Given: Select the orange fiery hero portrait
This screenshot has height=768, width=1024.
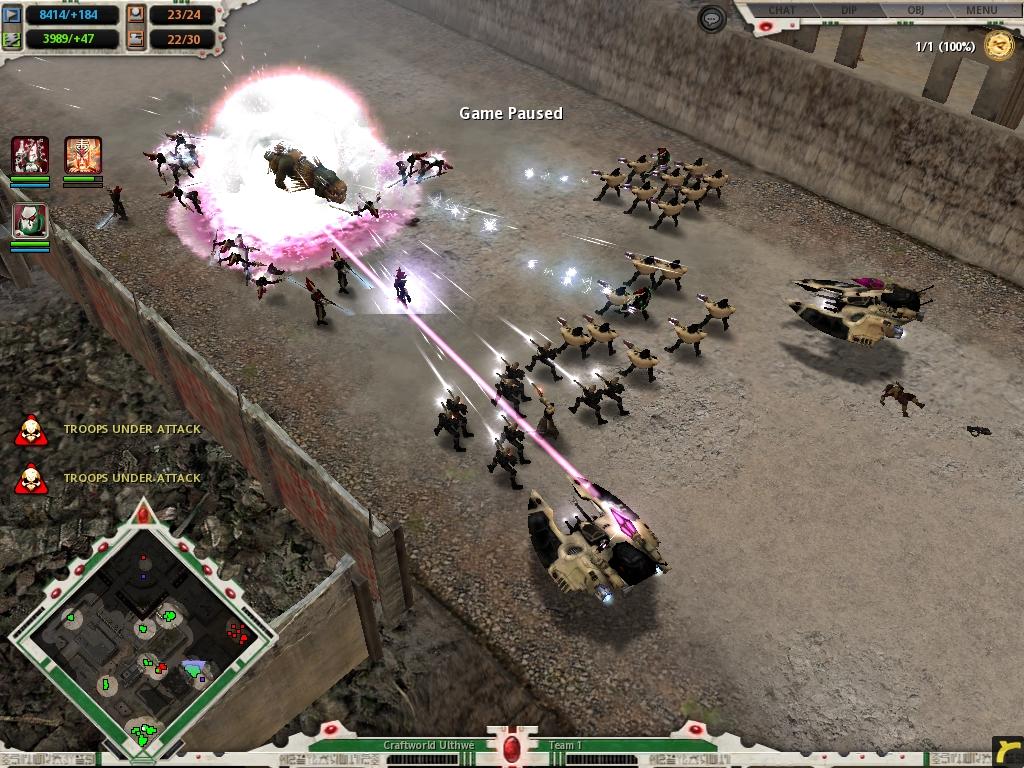Looking at the screenshot, I should point(83,155).
